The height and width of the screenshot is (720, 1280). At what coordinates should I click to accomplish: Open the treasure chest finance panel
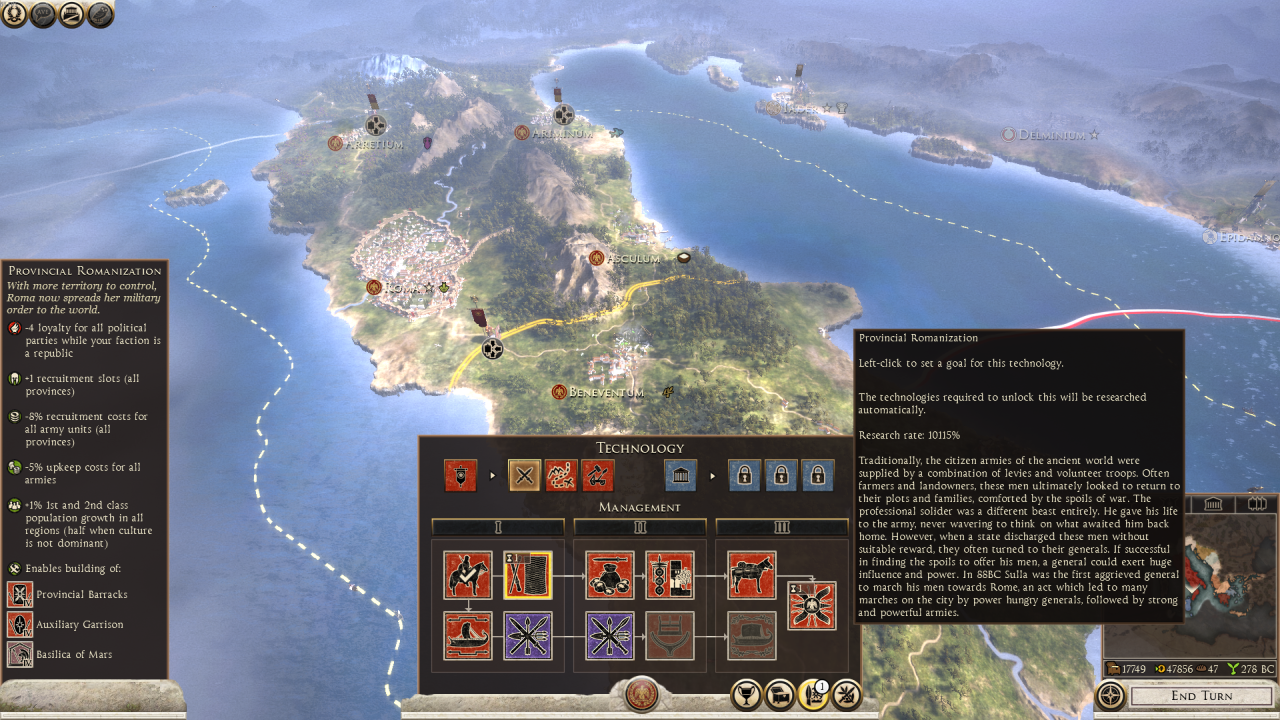[x=779, y=694]
